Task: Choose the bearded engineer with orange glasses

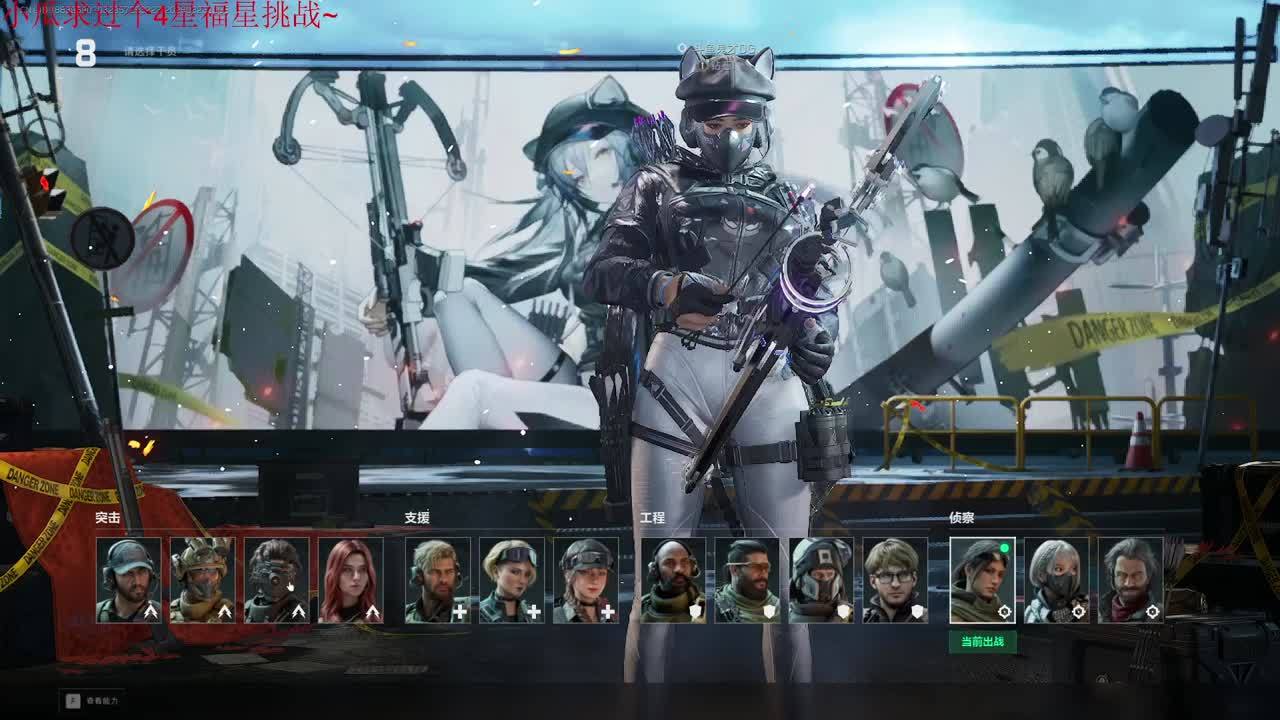Action: pos(747,580)
